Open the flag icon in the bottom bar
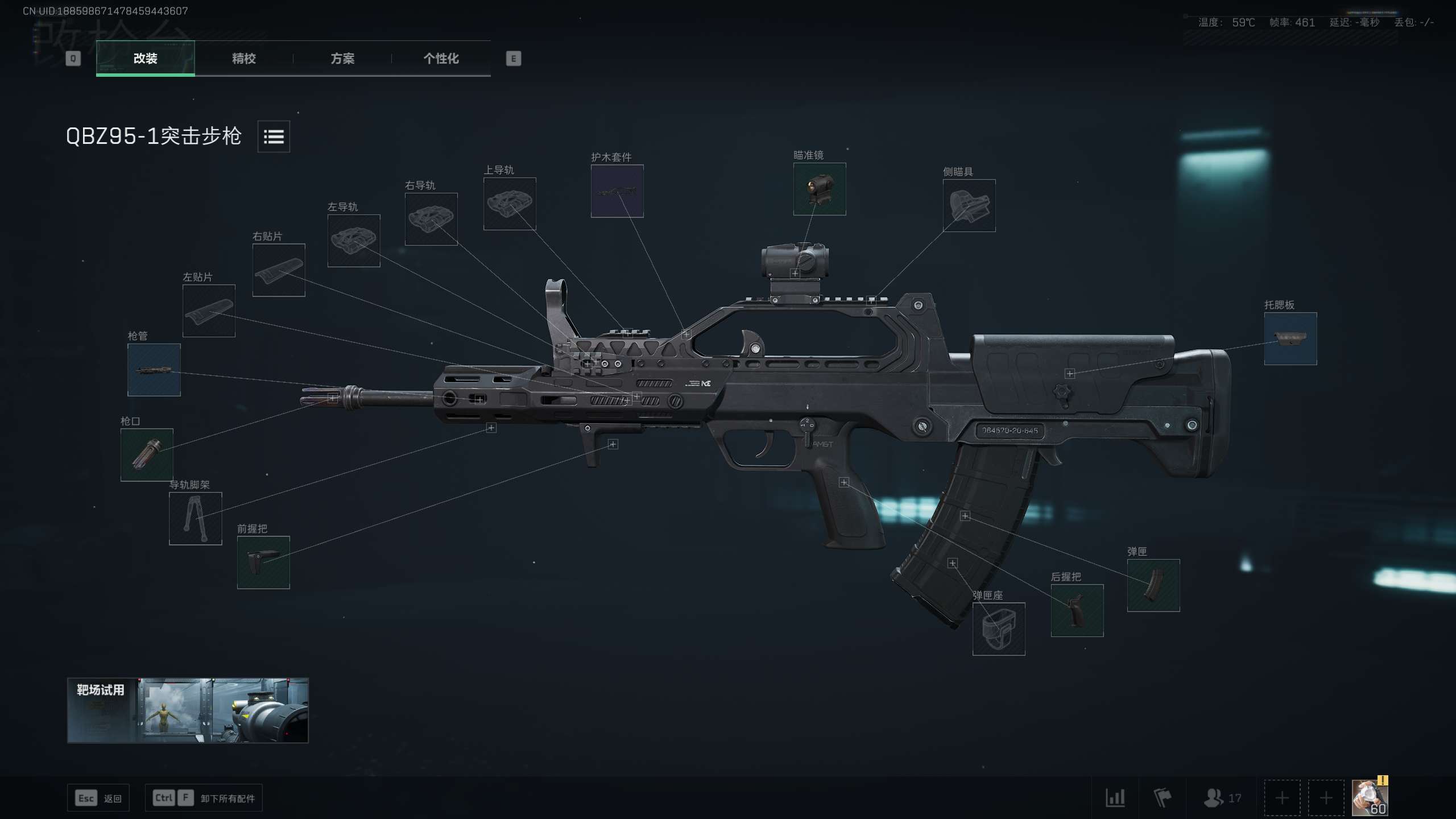Viewport: 1456px width, 819px height. pyautogui.click(x=1164, y=797)
